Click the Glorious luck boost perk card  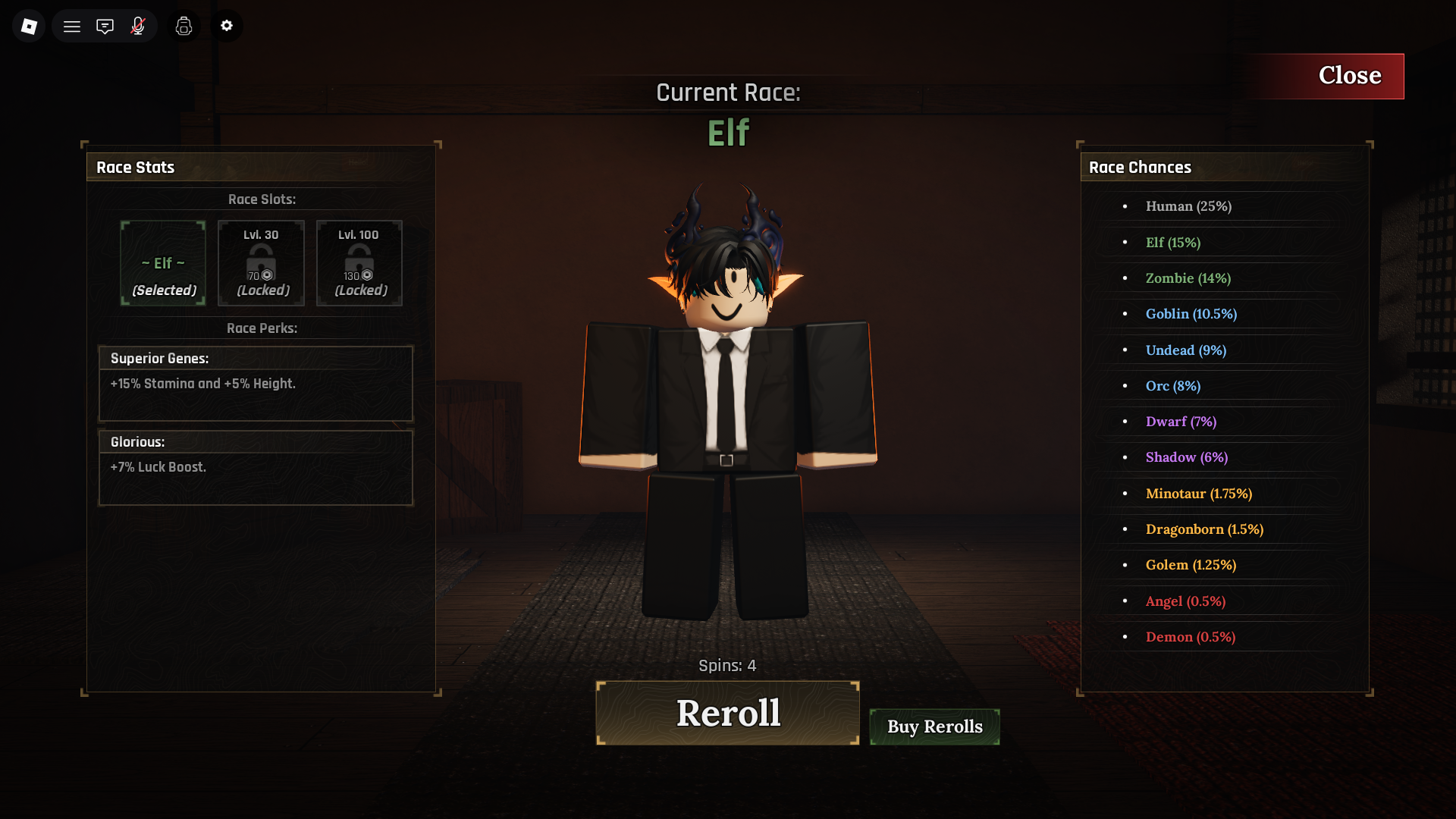(x=256, y=467)
